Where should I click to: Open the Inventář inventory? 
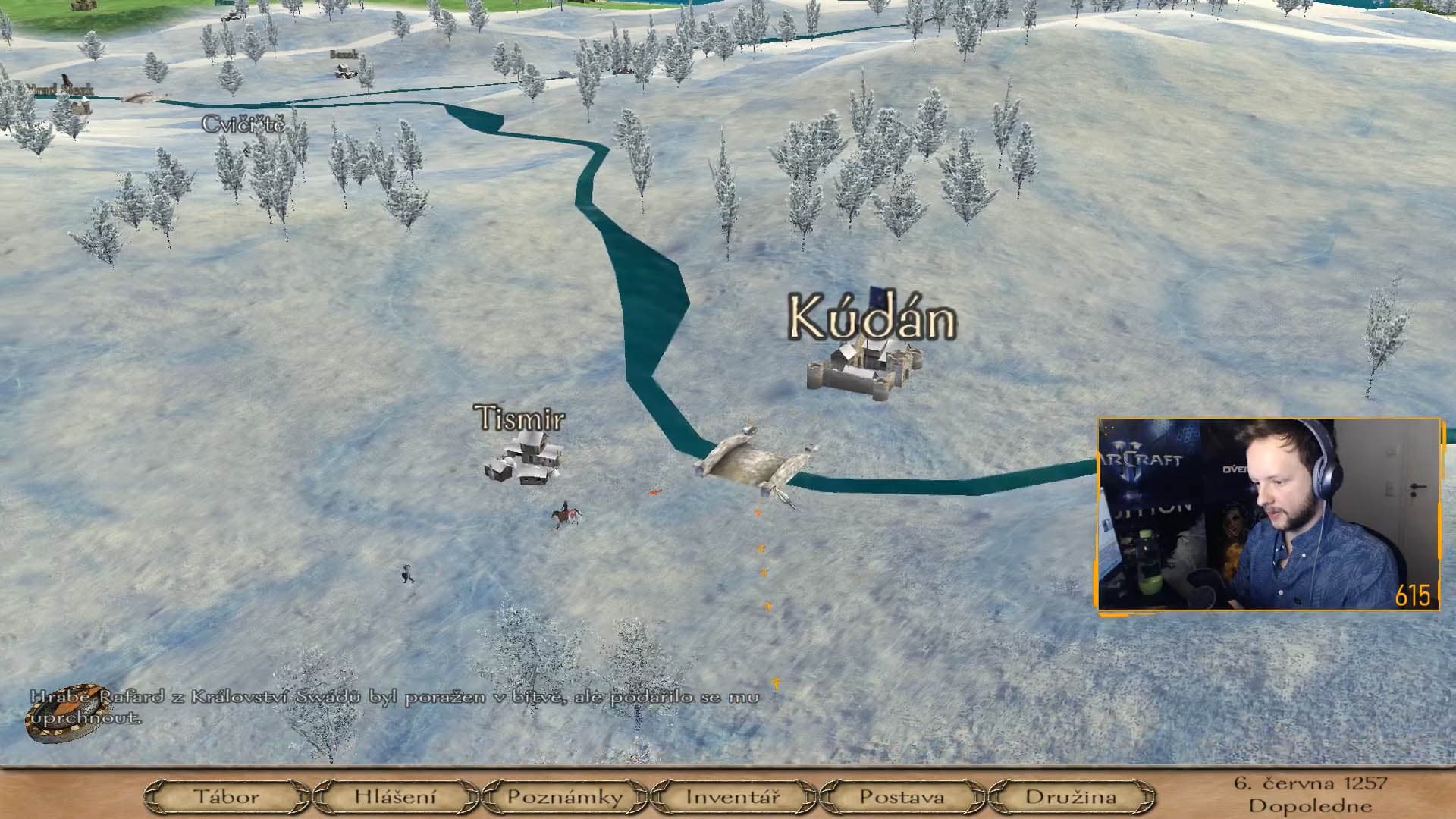pos(733,797)
